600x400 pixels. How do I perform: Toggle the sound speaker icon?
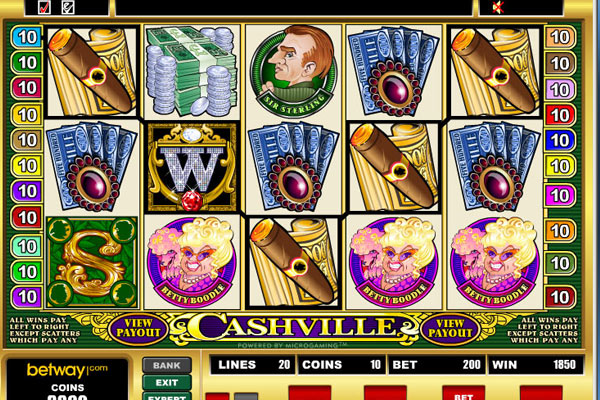click(x=496, y=7)
